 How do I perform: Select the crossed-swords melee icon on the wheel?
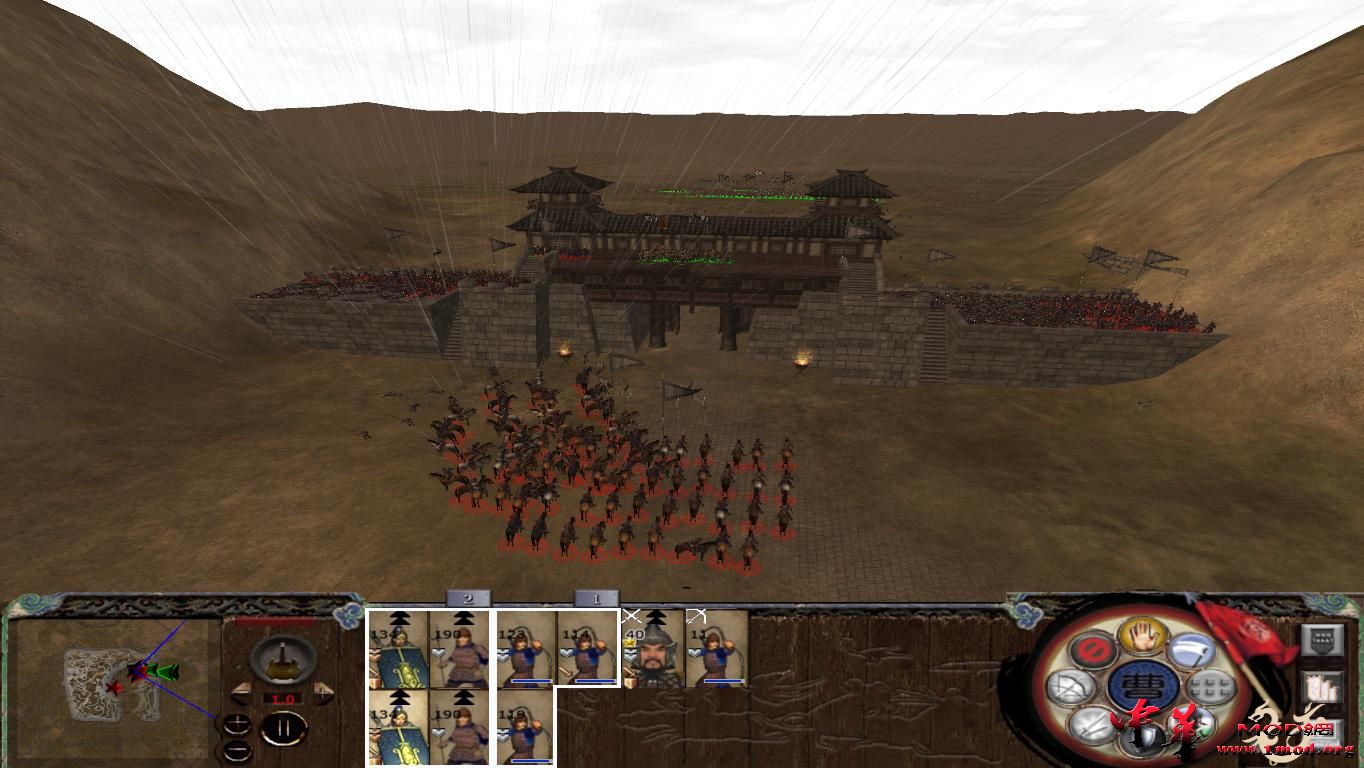(x=1091, y=725)
